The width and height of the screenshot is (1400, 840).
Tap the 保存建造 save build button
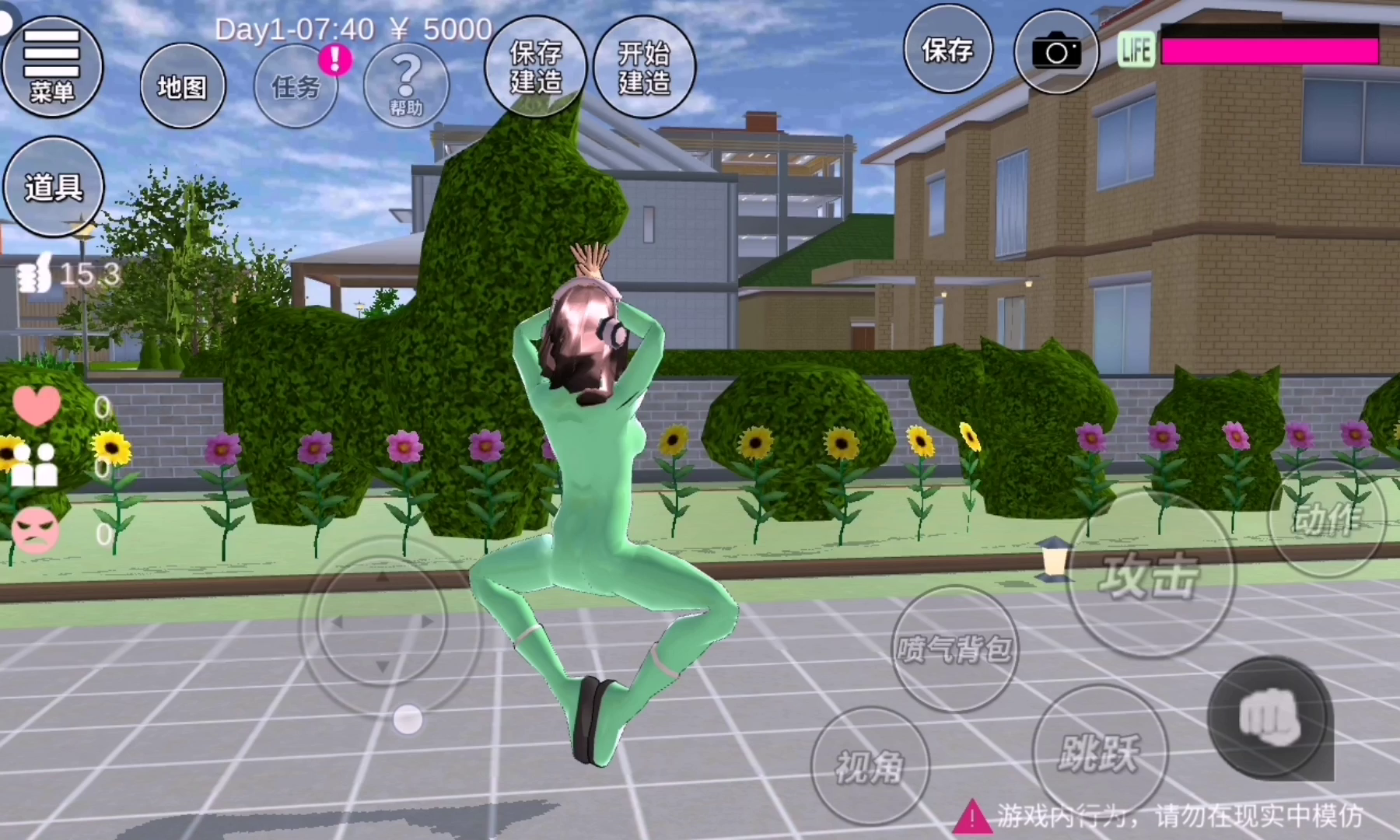(535, 67)
